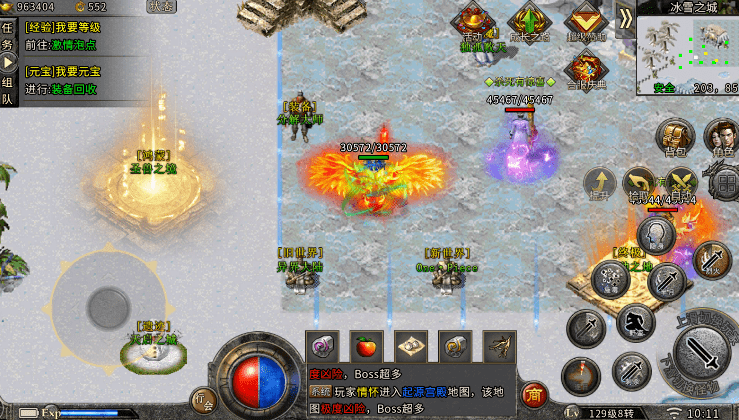Screen dimensions: 739x420
Task: Tap the 提升 upgrade arrow button
Action: click(x=600, y=183)
